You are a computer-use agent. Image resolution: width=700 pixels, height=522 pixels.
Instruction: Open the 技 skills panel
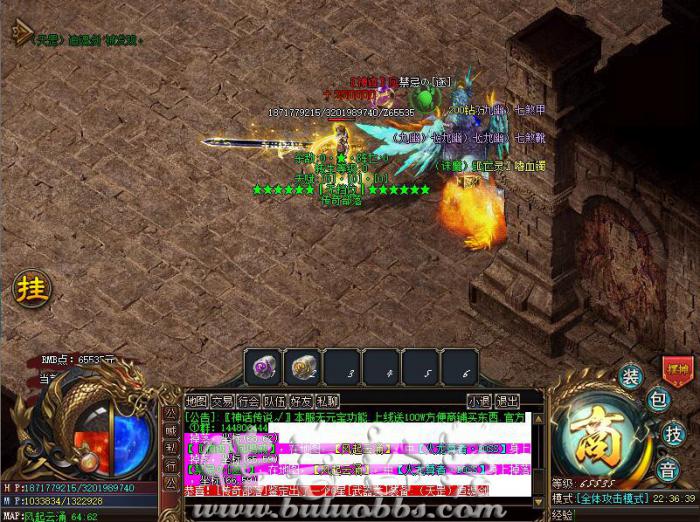click(x=672, y=433)
